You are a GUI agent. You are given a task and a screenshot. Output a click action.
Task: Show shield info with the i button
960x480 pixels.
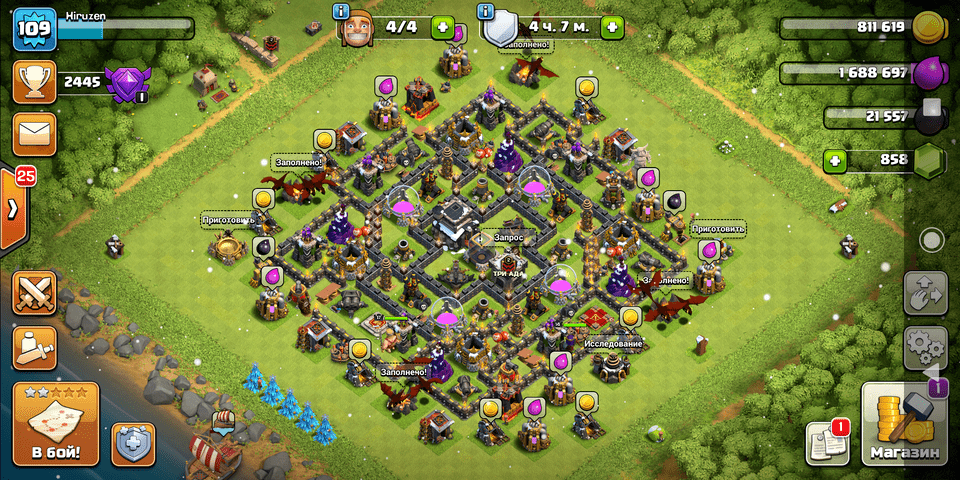pos(488,12)
